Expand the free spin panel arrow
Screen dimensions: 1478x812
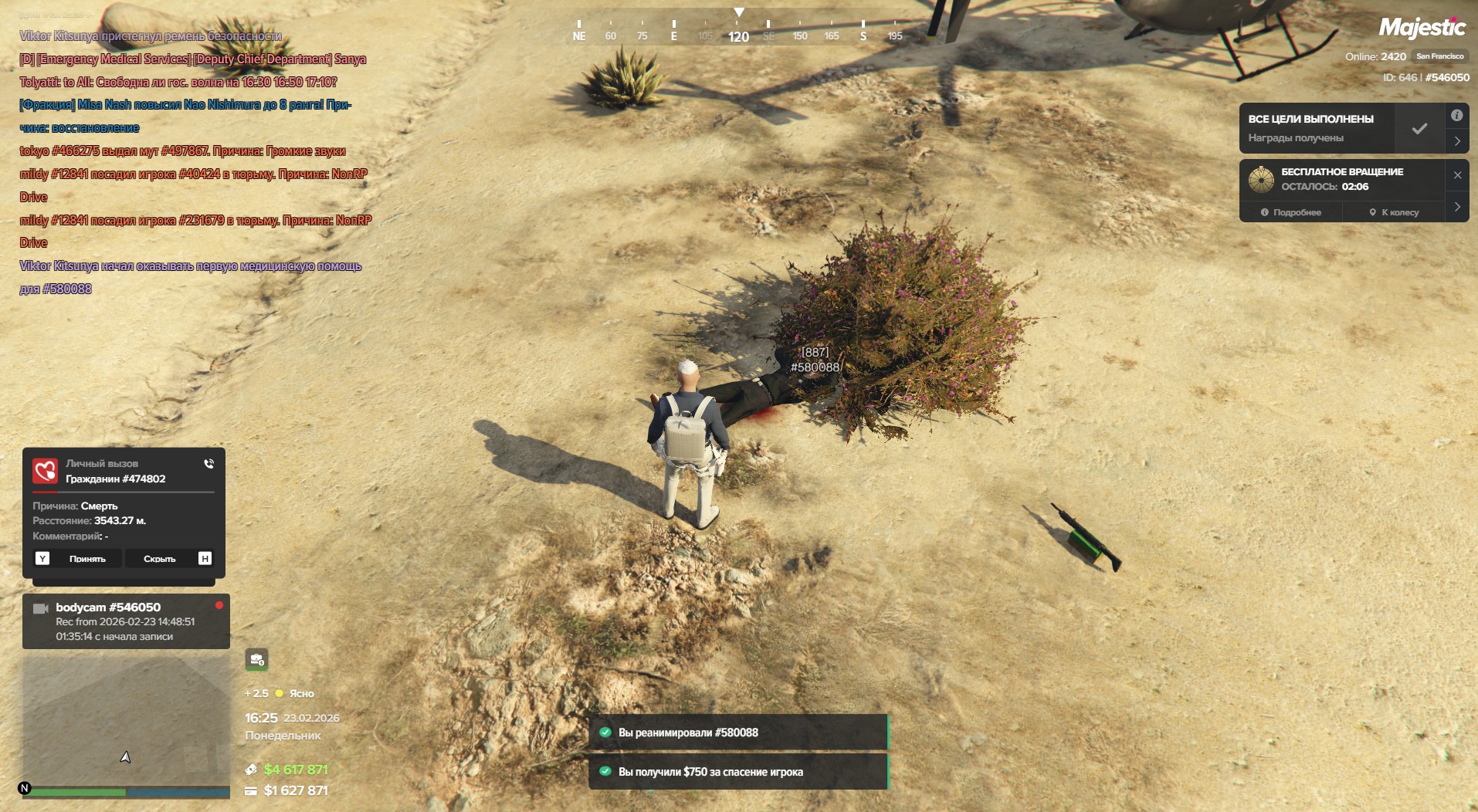(1457, 207)
